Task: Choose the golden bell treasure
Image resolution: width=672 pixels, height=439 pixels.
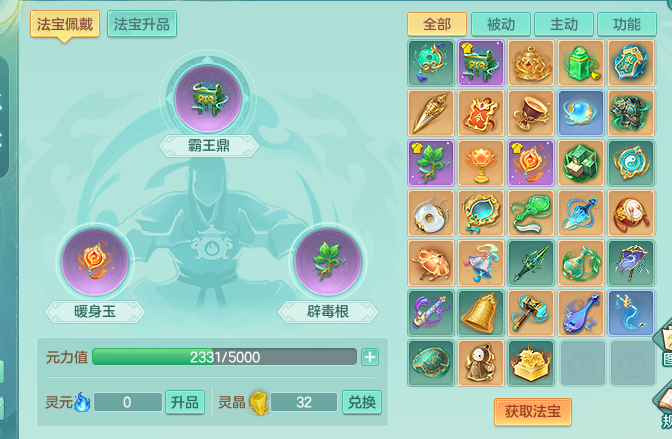Action: pyautogui.click(x=481, y=312)
